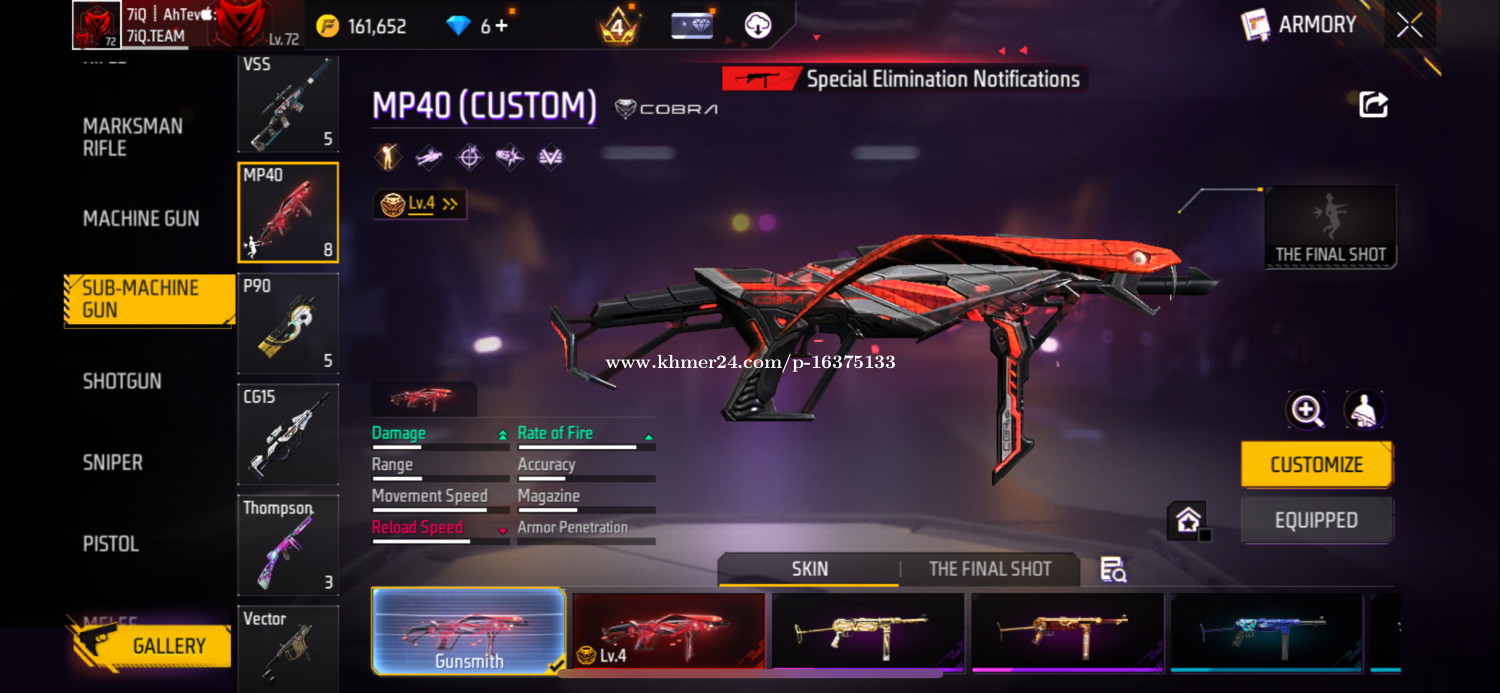
Task: Select Marksman Rifle category
Action: coord(133,137)
